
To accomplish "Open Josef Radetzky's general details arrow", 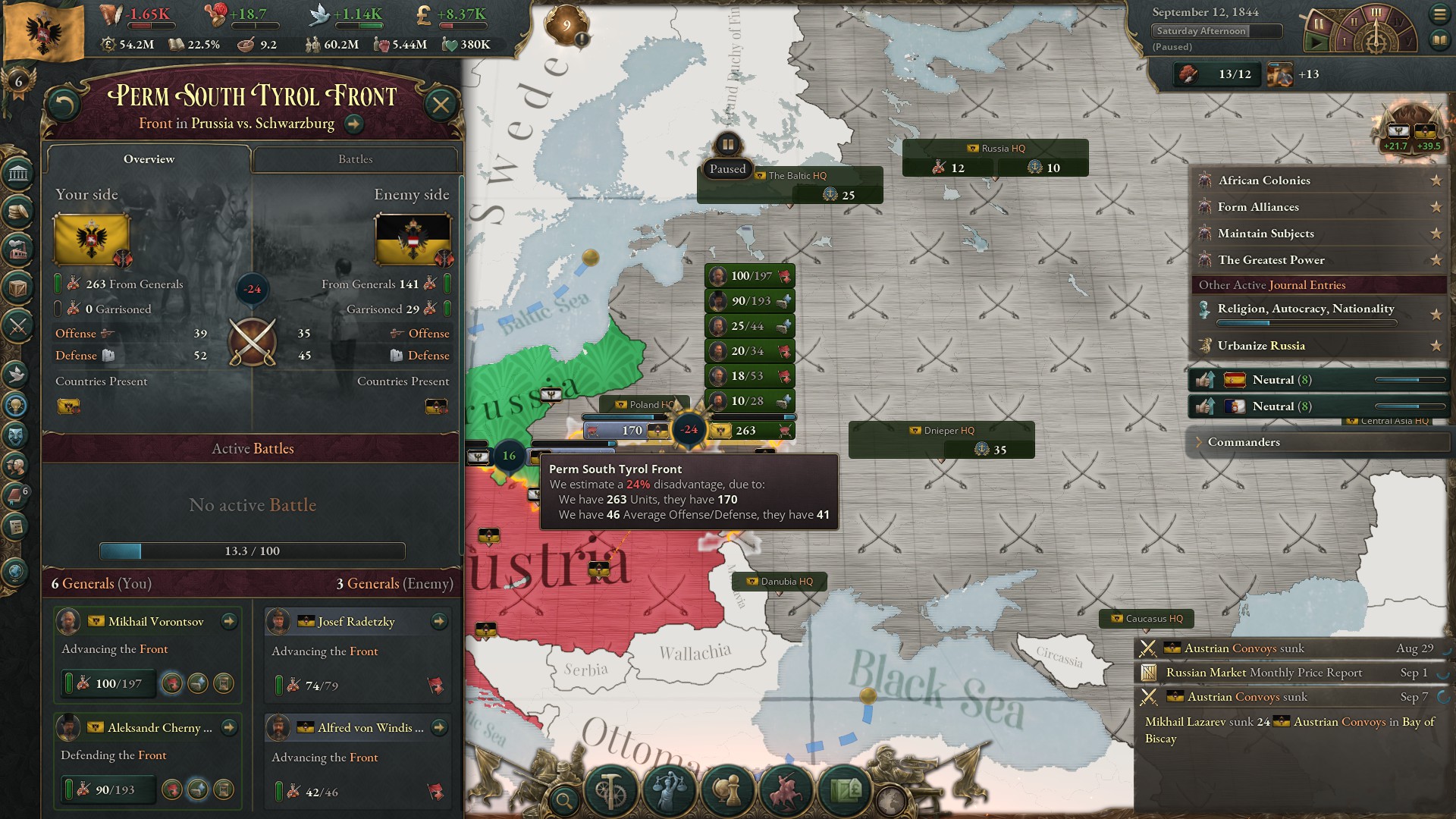I will coord(438,621).
